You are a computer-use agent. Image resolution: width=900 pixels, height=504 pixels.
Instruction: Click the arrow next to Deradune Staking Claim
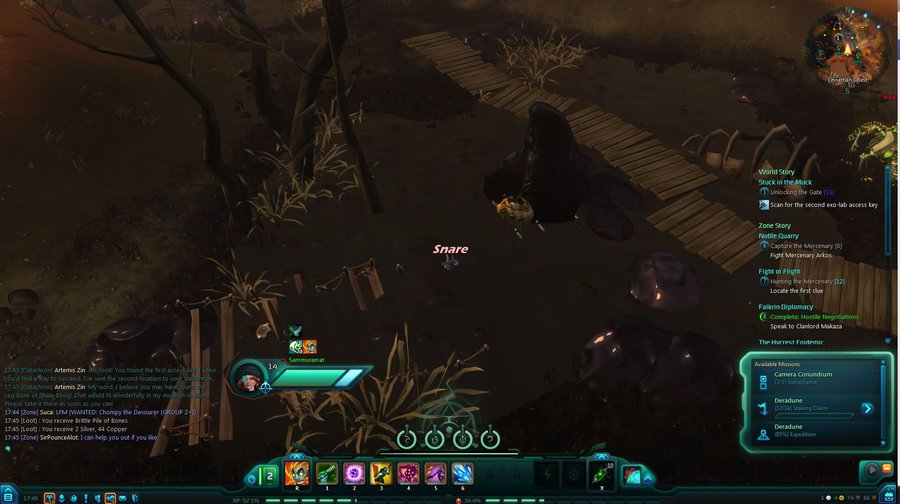[x=867, y=408]
